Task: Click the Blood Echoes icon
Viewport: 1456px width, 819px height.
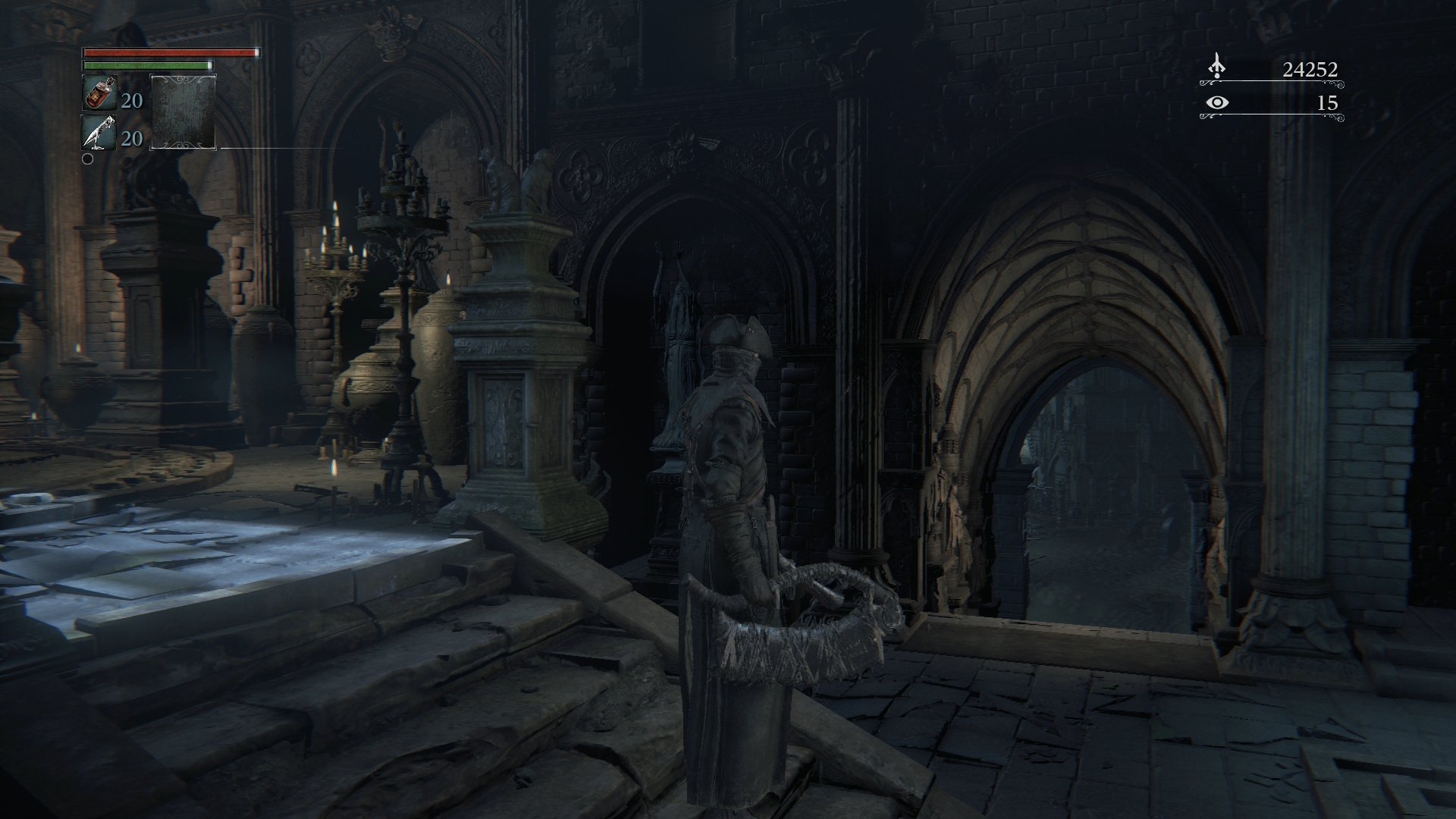Action: coord(1216,67)
